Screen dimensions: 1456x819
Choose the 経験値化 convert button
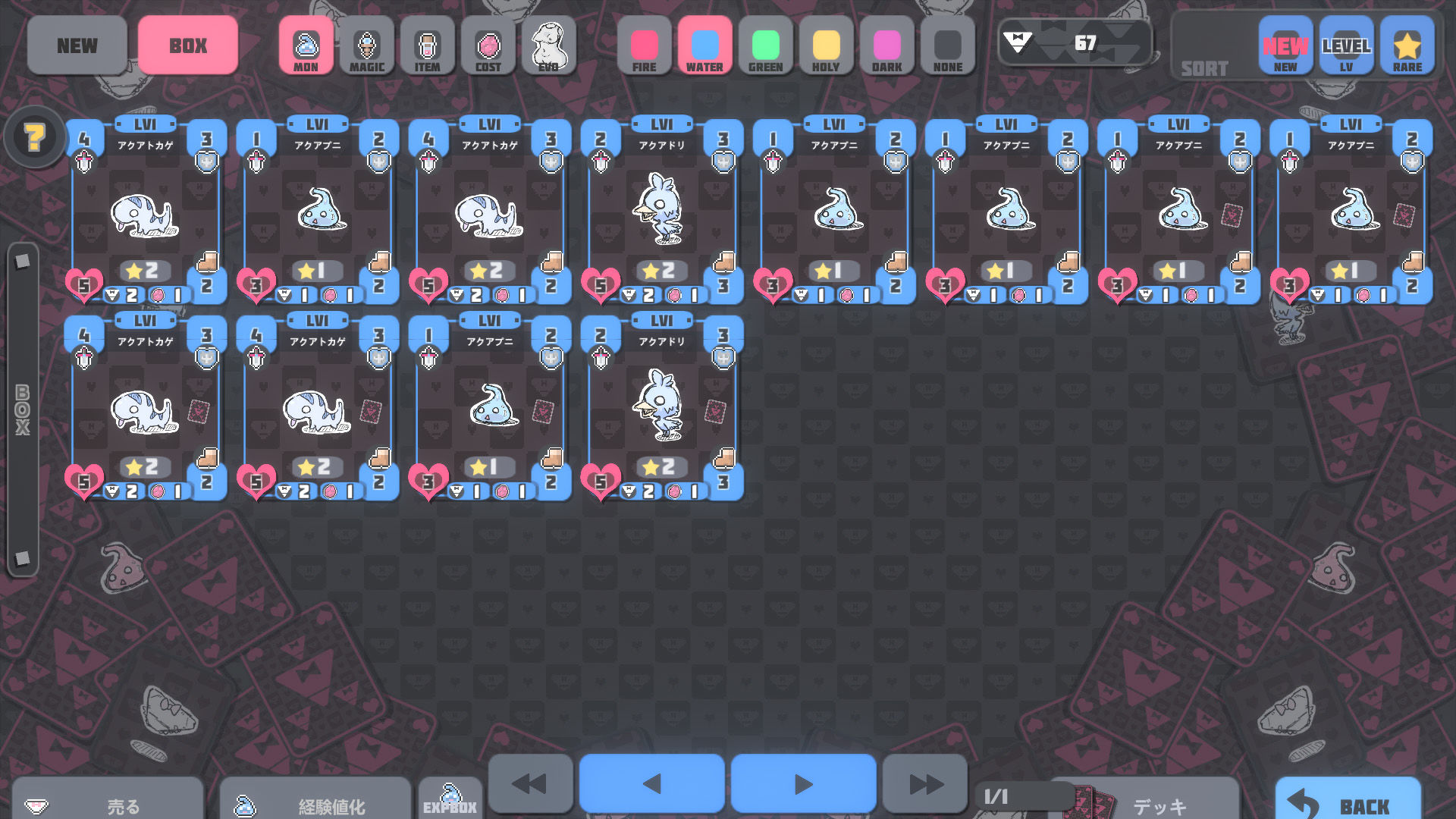[315, 804]
